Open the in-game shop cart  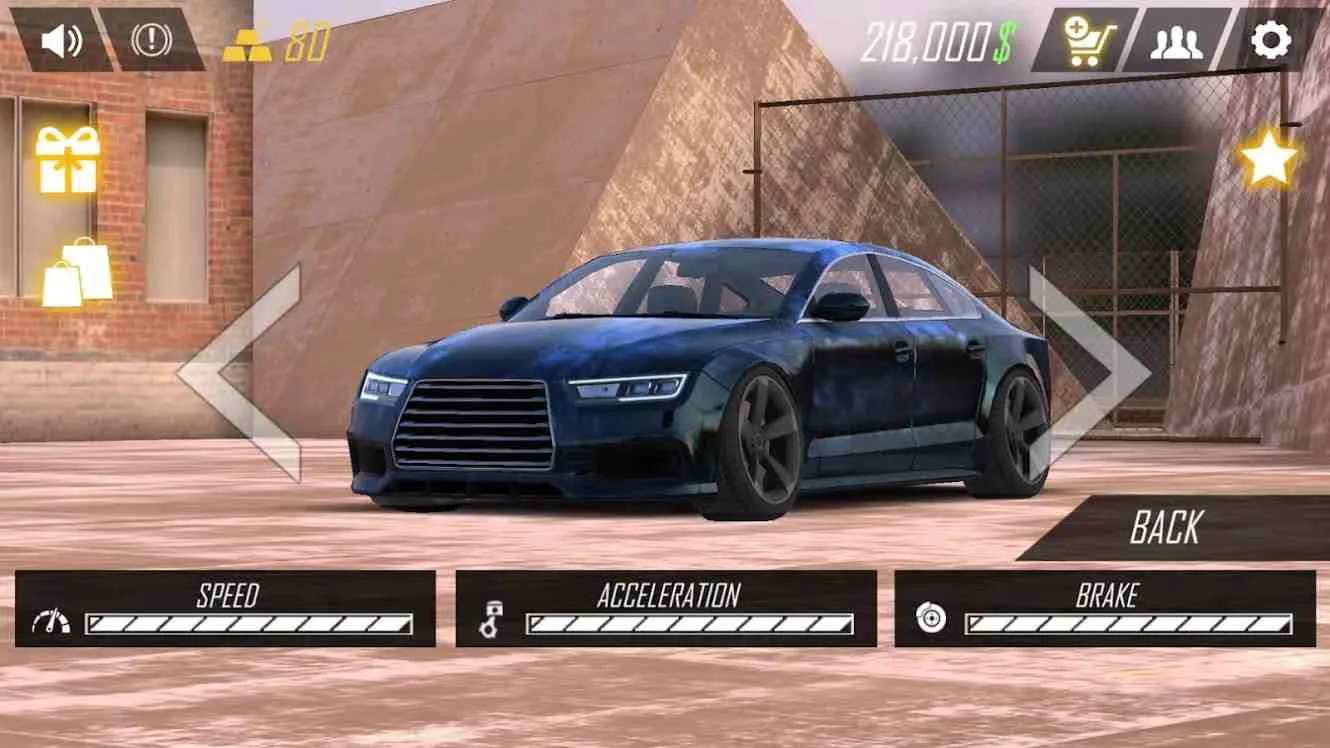(x=1092, y=40)
